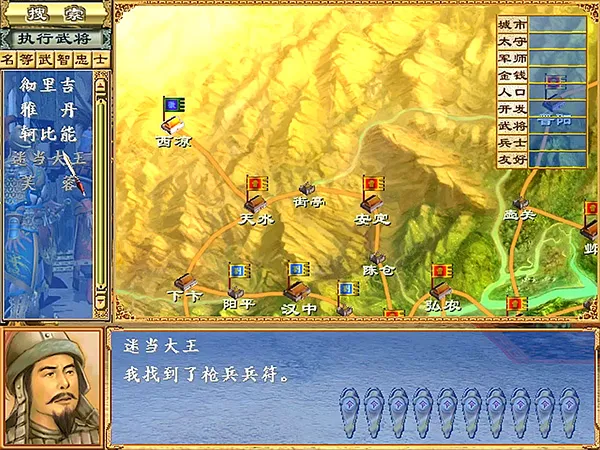
Task: Select 迷当大王 in the officer list
Action: click(x=48, y=157)
